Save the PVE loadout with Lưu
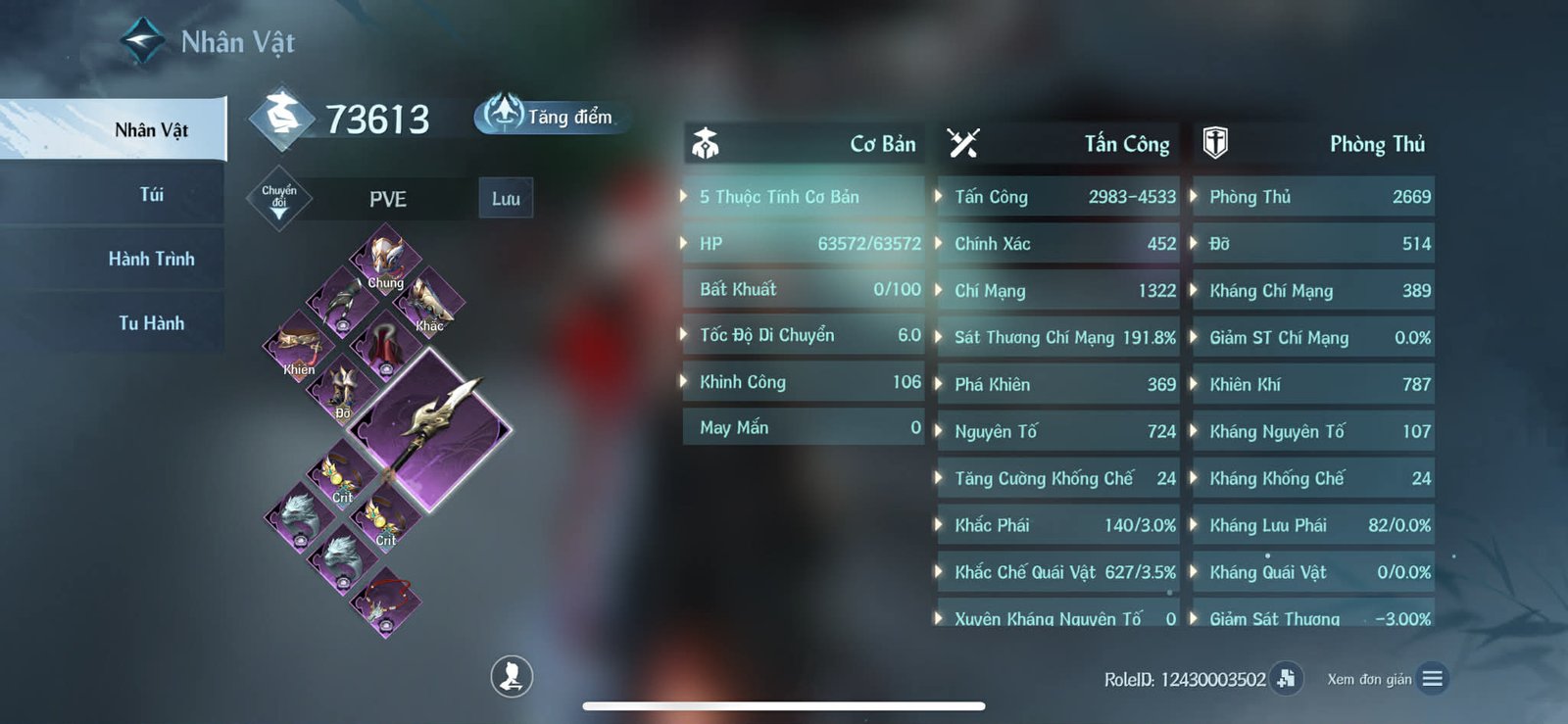1568x724 pixels. pos(506,198)
